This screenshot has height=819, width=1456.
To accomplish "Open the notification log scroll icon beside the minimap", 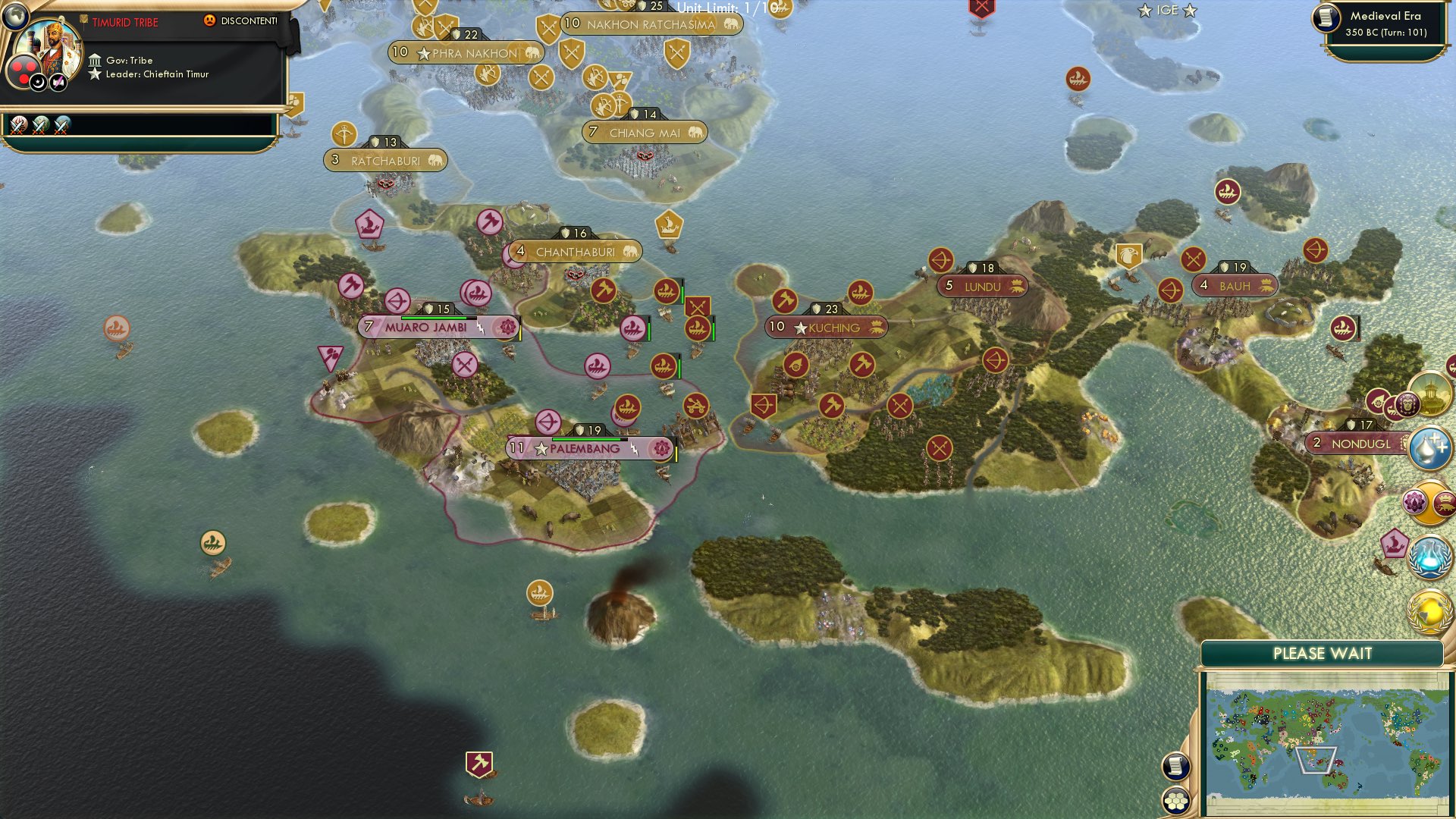I will [x=1176, y=766].
